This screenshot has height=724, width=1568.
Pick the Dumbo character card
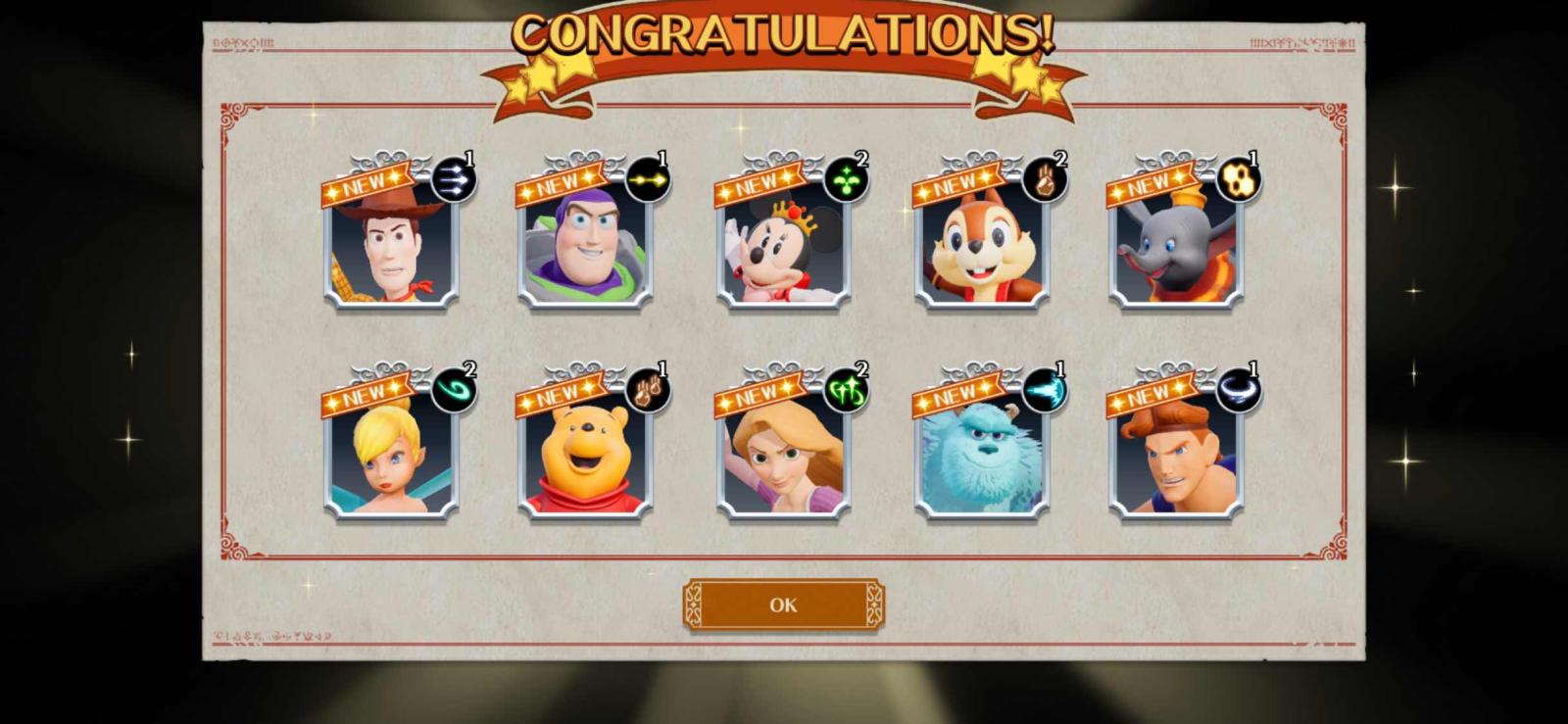pos(1176,242)
